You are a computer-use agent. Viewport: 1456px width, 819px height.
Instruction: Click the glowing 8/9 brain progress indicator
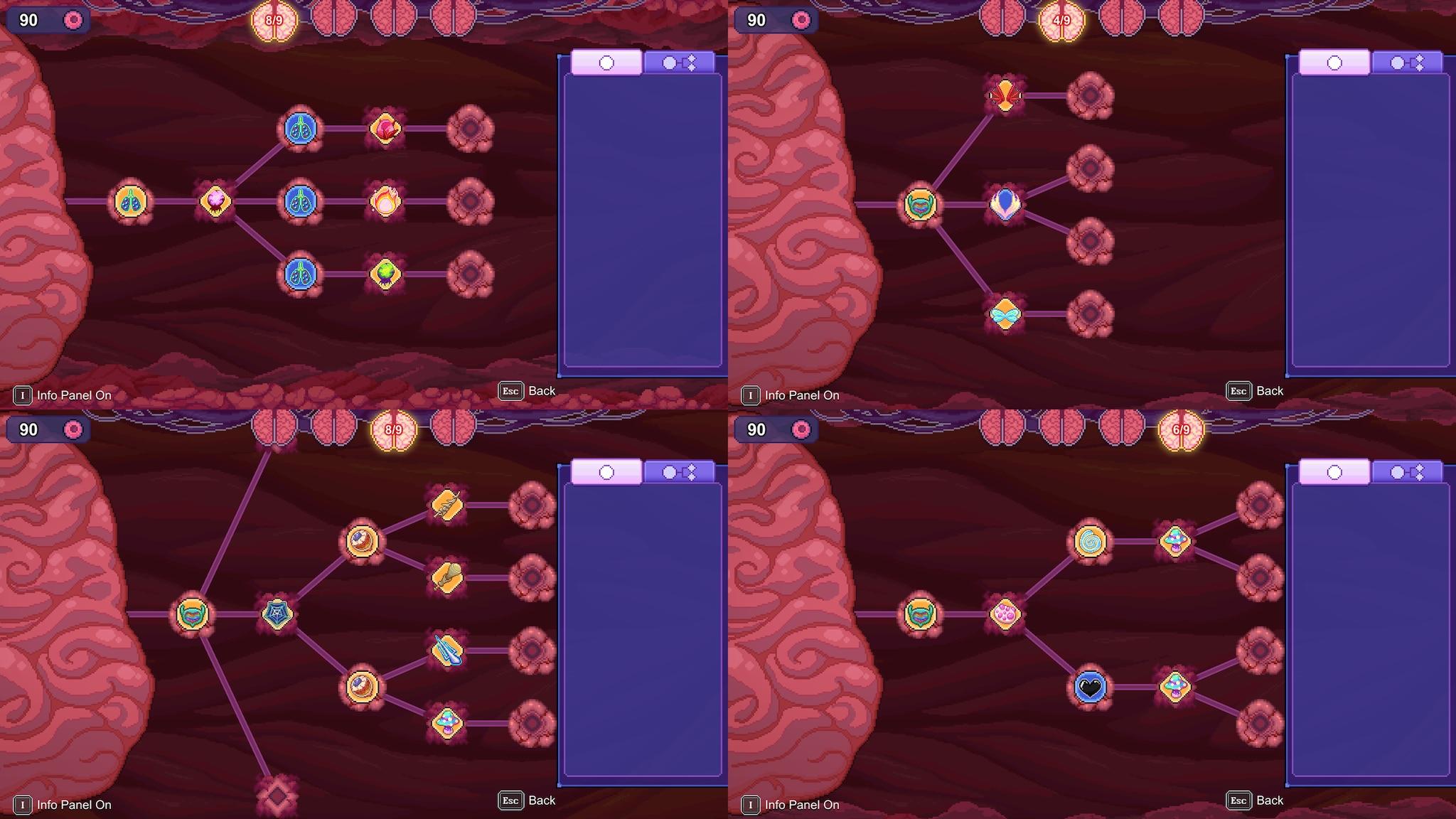pos(272,20)
